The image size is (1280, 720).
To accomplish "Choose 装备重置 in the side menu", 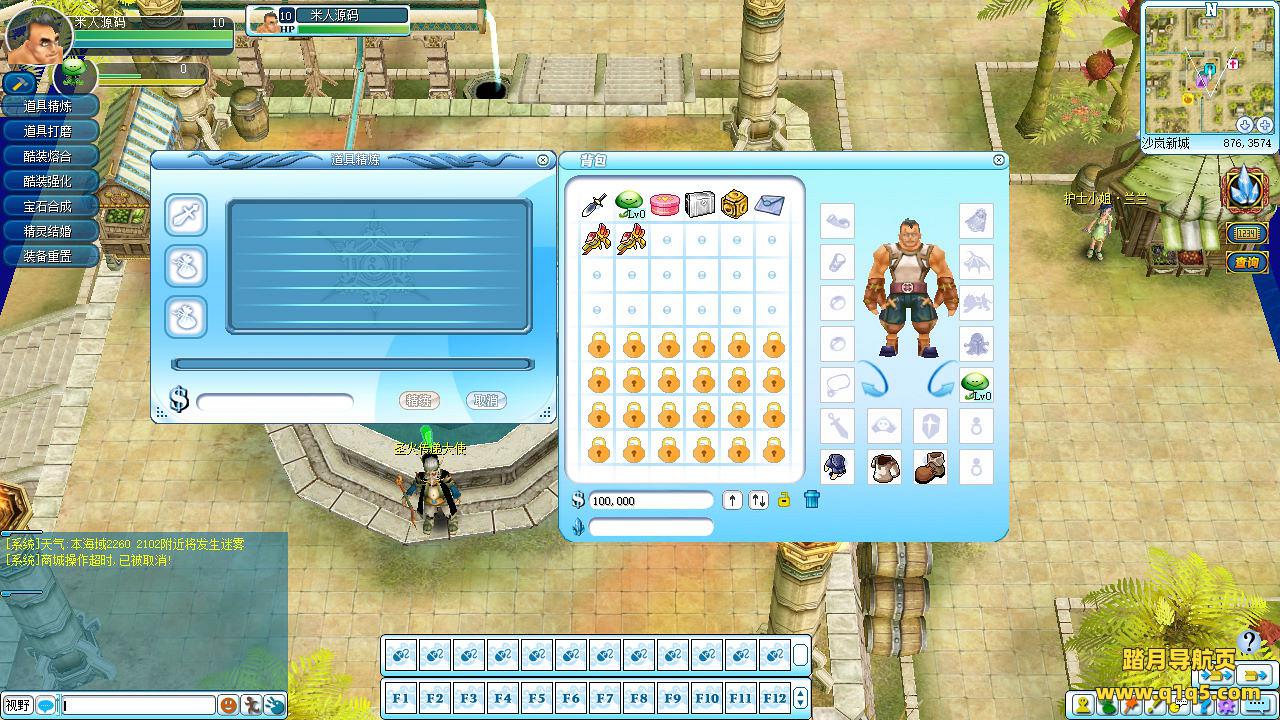I will [x=48, y=256].
